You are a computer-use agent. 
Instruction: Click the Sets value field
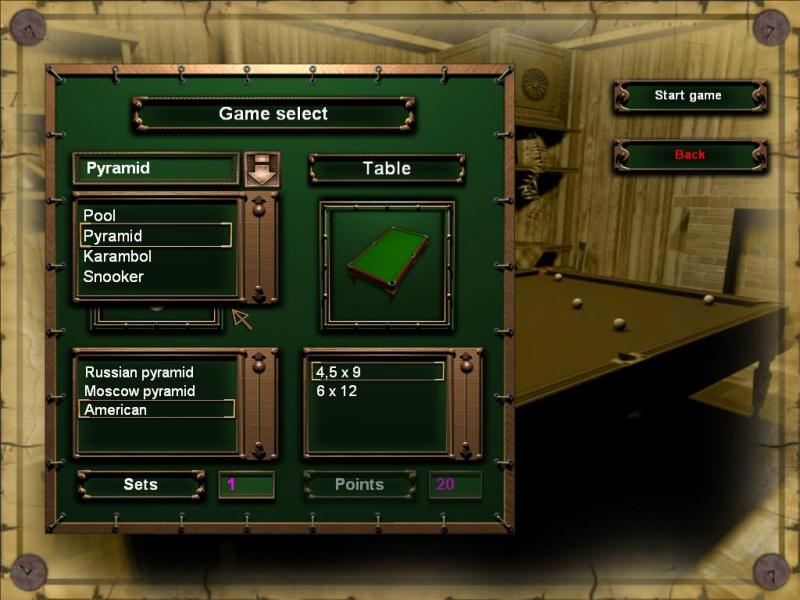point(246,485)
